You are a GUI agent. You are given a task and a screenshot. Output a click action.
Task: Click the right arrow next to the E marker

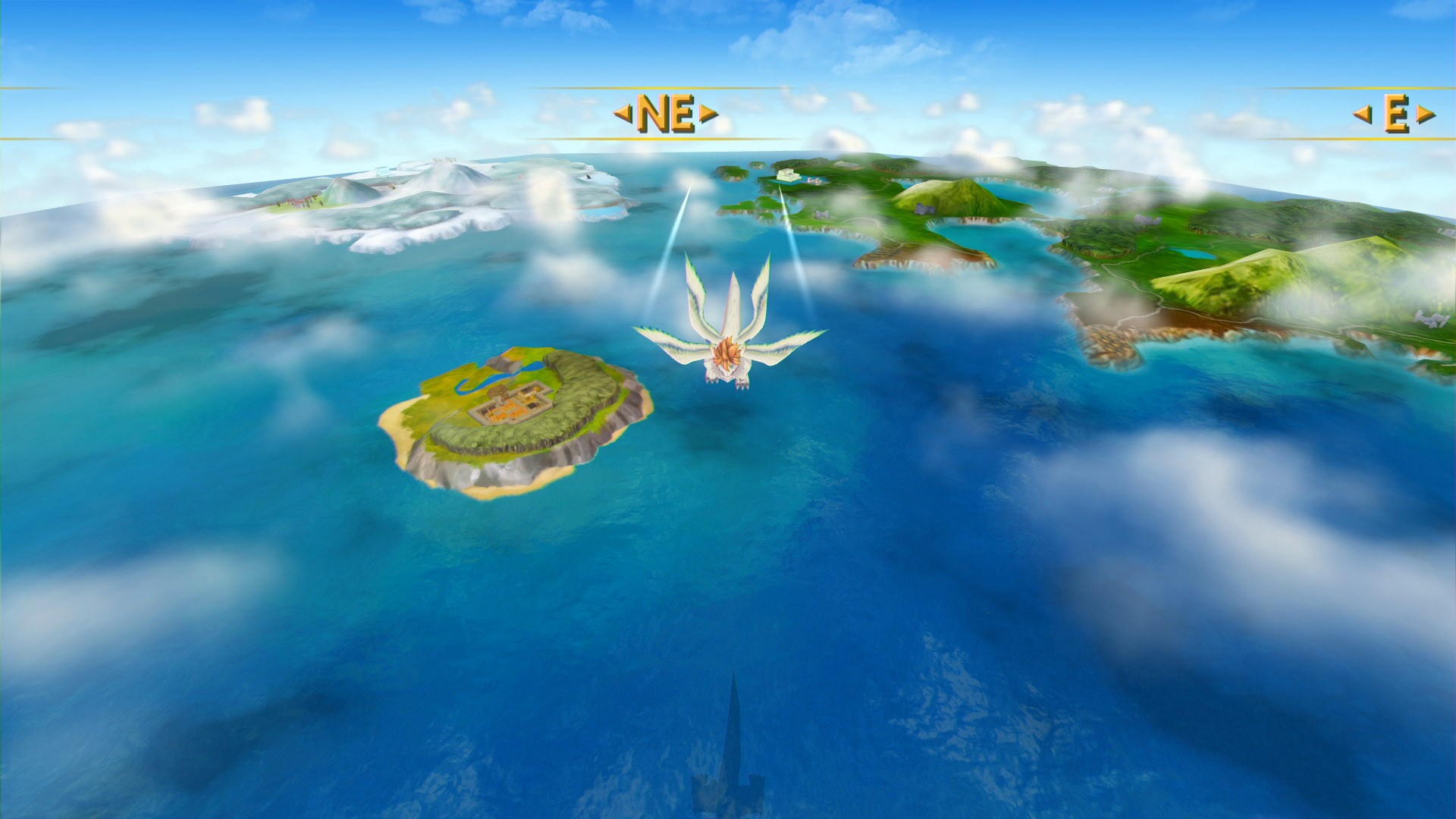click(x=1426, y=114)
